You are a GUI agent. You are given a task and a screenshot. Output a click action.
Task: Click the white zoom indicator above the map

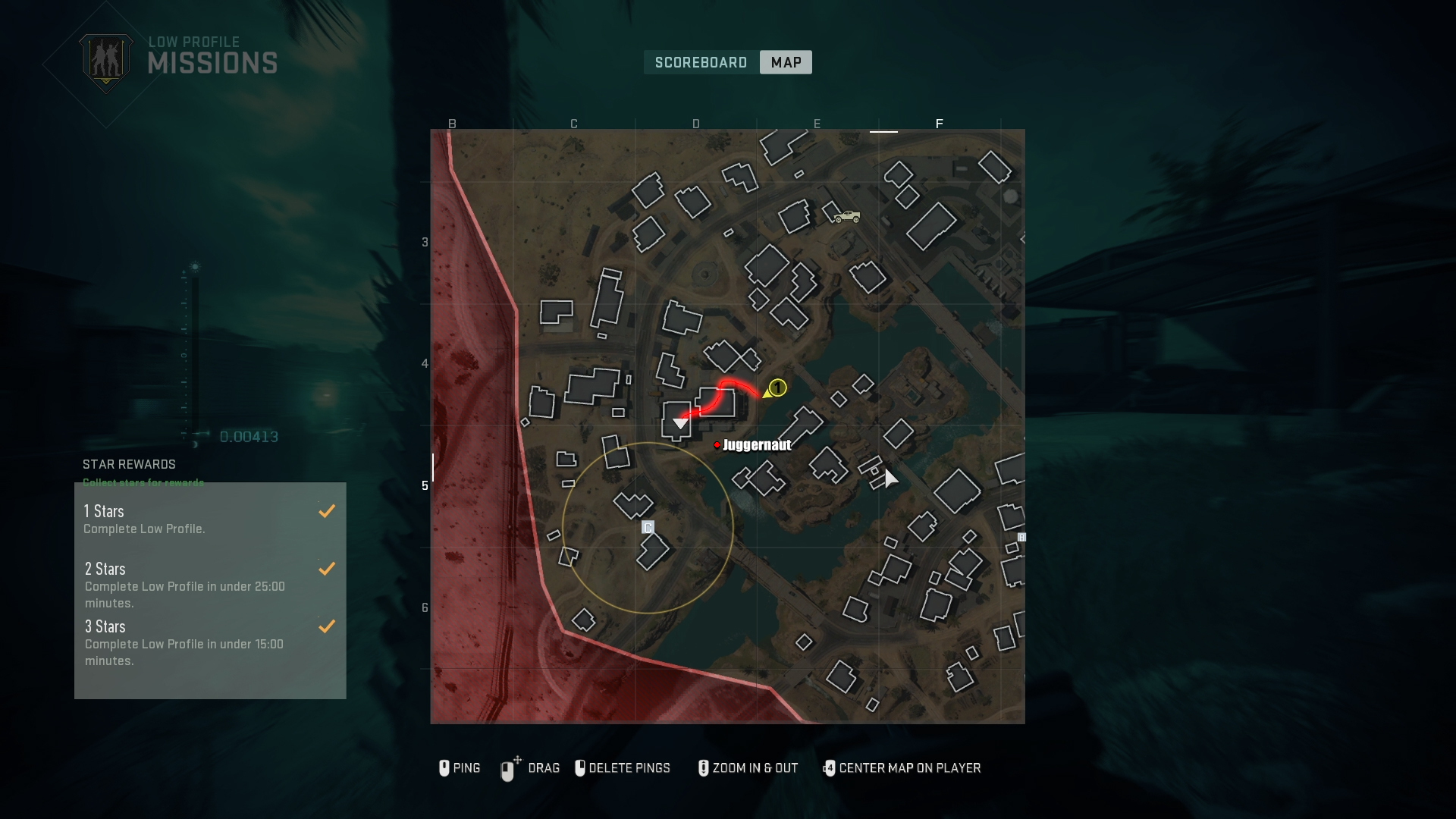(x=883, y=130)
